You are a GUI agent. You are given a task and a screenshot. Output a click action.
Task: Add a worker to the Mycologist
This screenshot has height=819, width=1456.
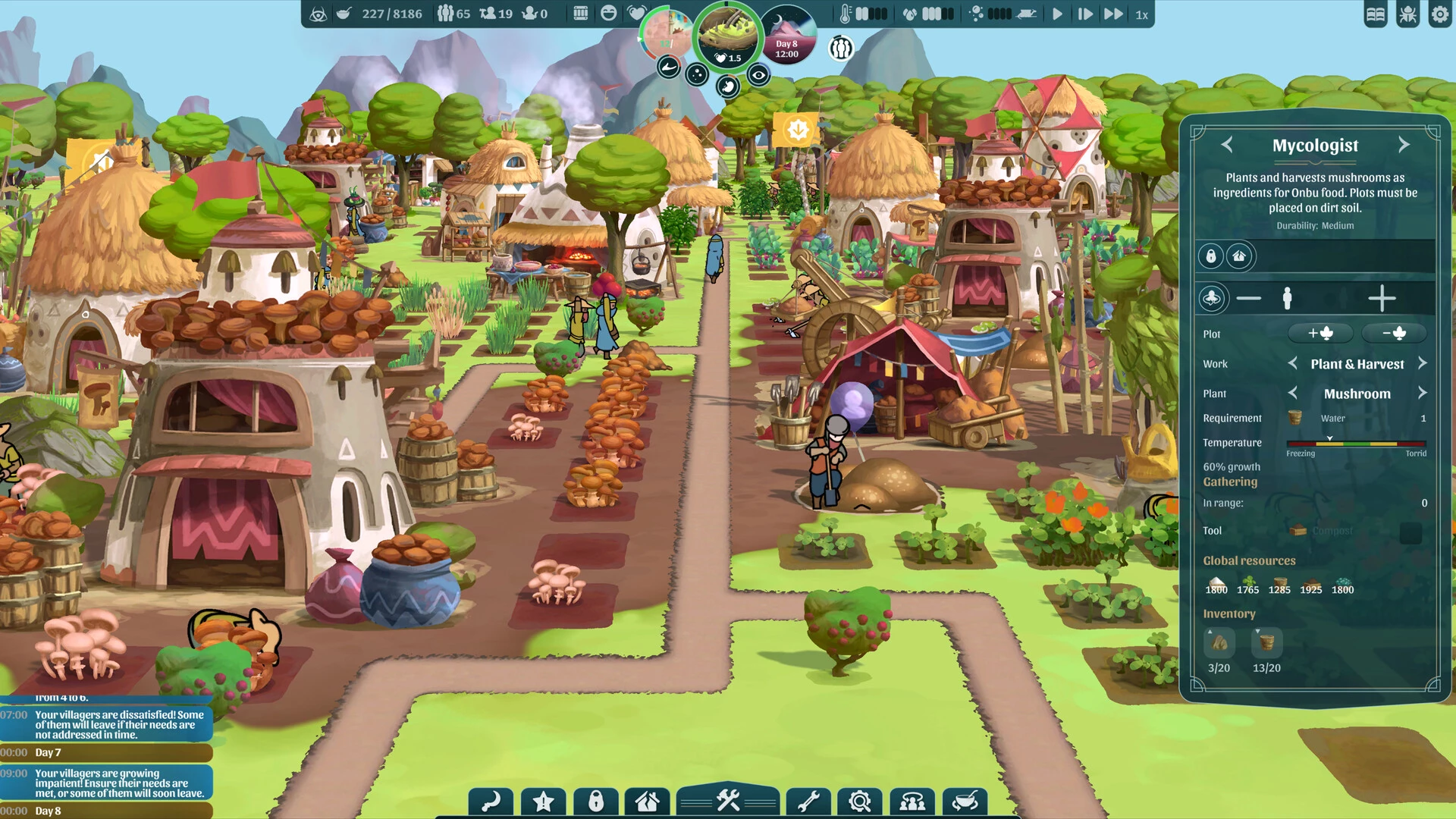[1382, 299]
